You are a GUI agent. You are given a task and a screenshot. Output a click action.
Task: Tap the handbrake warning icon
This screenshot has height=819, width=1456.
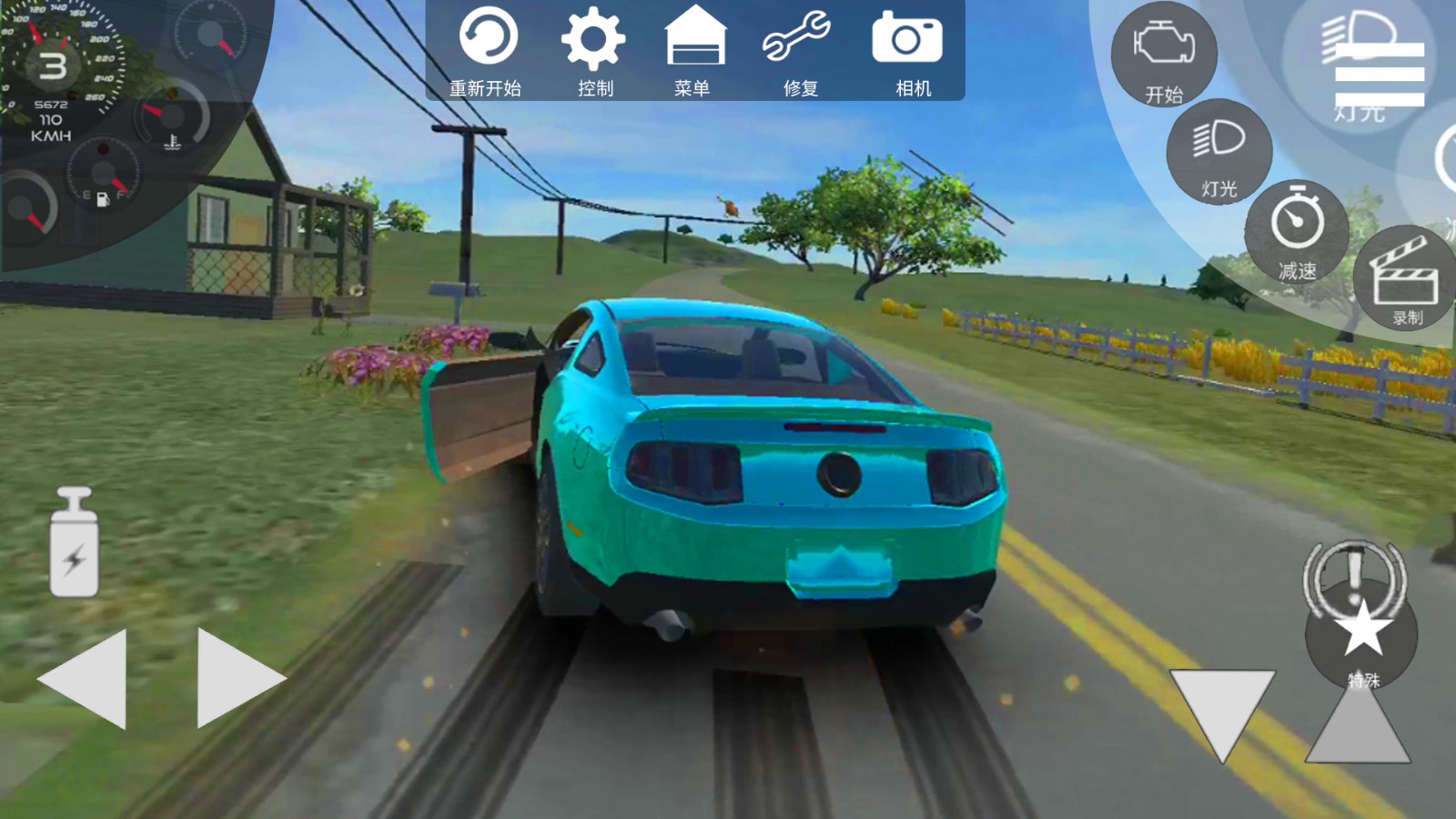point(1355,573)
